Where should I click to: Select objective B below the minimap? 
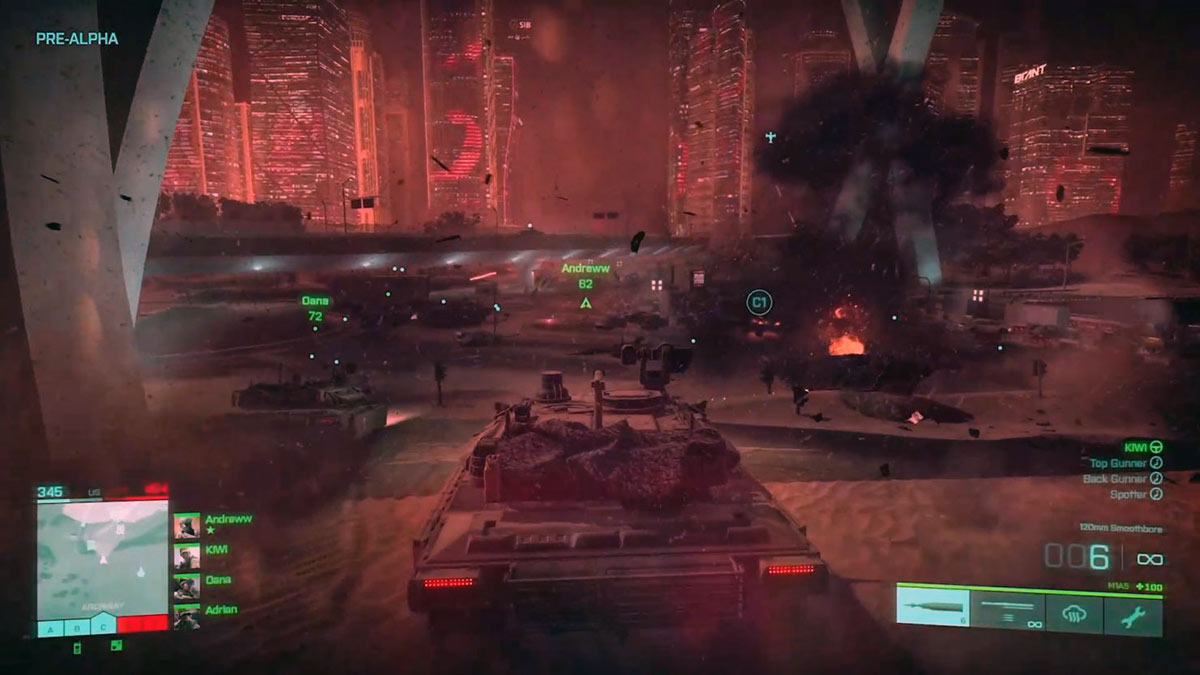(77, 628)
